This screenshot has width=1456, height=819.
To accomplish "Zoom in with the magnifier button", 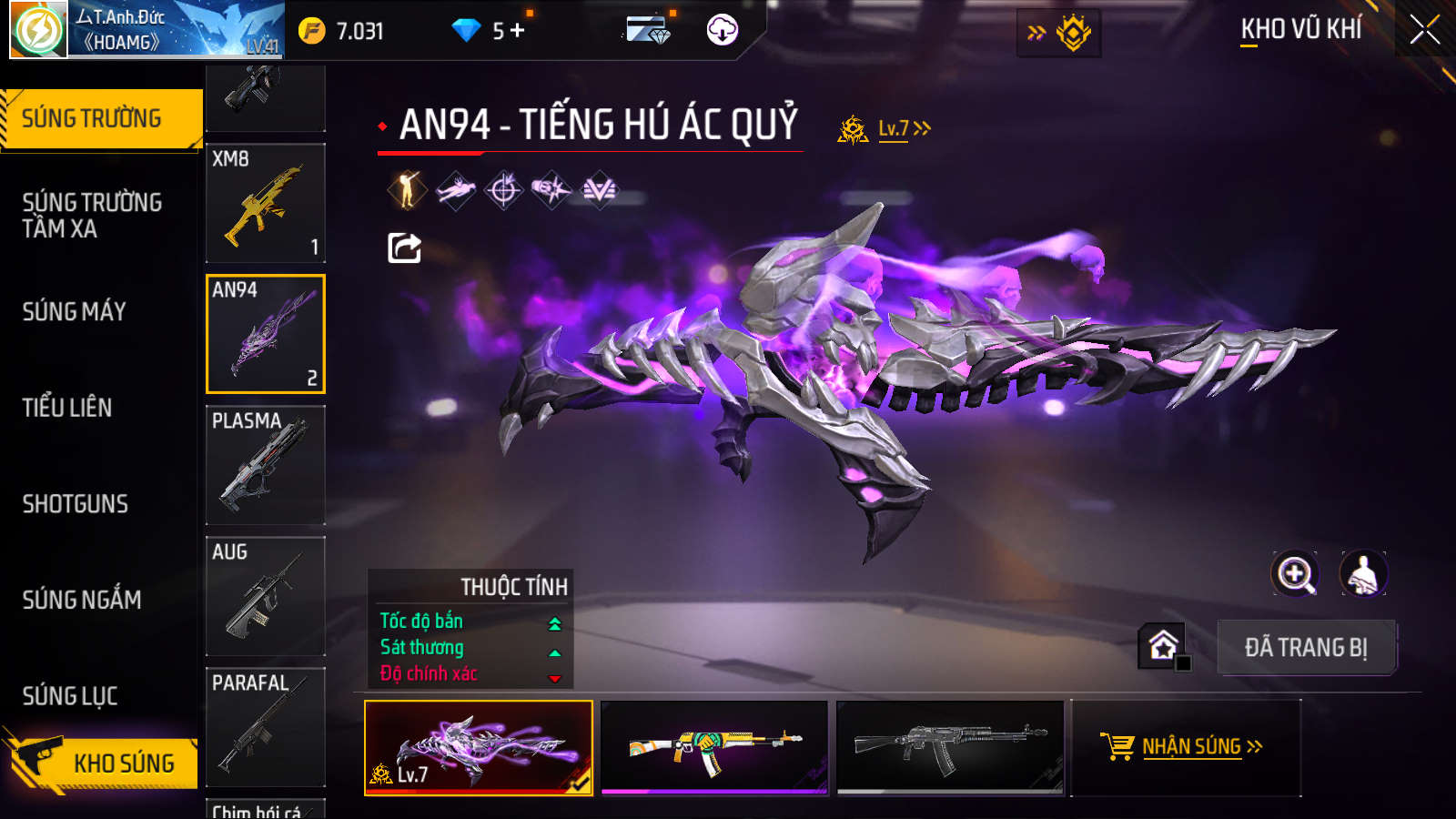I will 1295,574.
